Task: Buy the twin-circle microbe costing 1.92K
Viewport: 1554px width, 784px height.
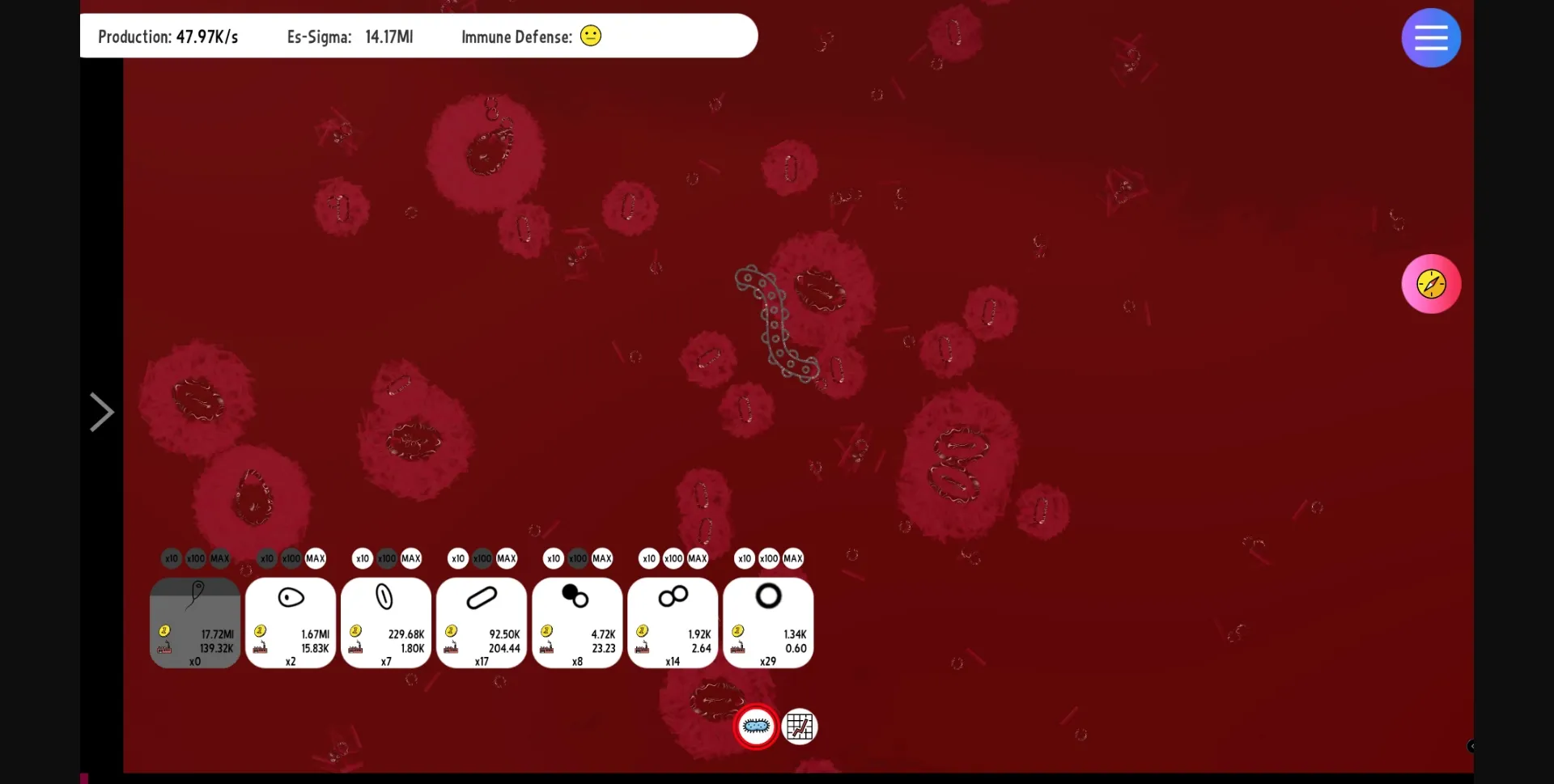Action: tap(672, 623)
